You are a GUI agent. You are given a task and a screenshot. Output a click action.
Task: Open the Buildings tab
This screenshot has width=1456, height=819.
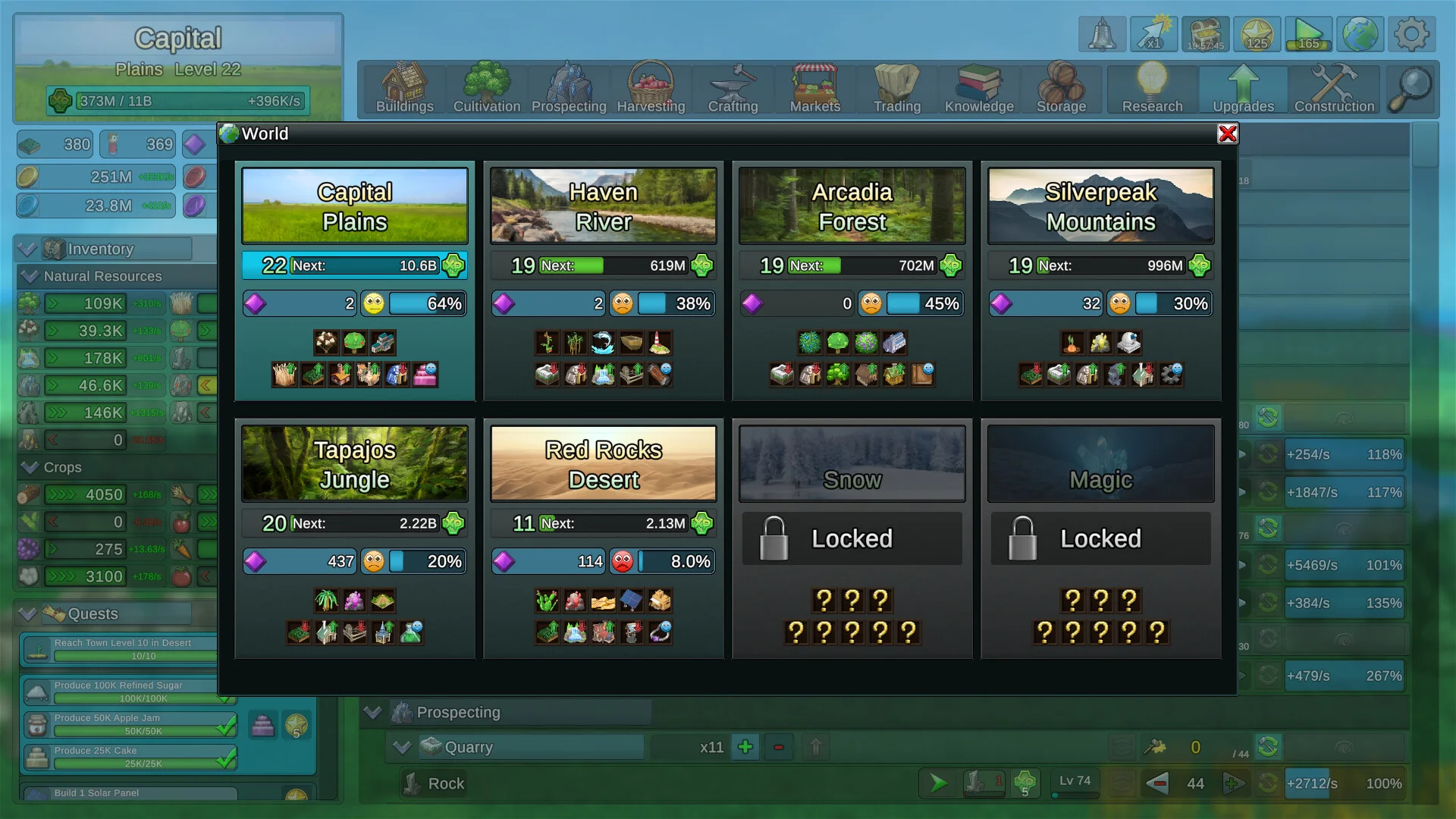pyautogui.click(x=405, y=89)
